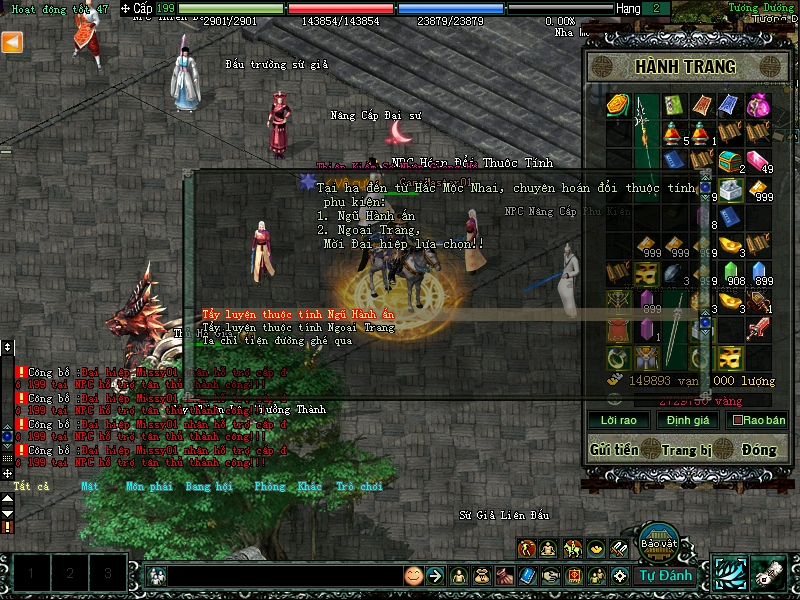Open the Trang bị equipment panel
Image resolution: width=800 pixels, height=600 pixels.
pyautogui.click(x=685, y=450)
